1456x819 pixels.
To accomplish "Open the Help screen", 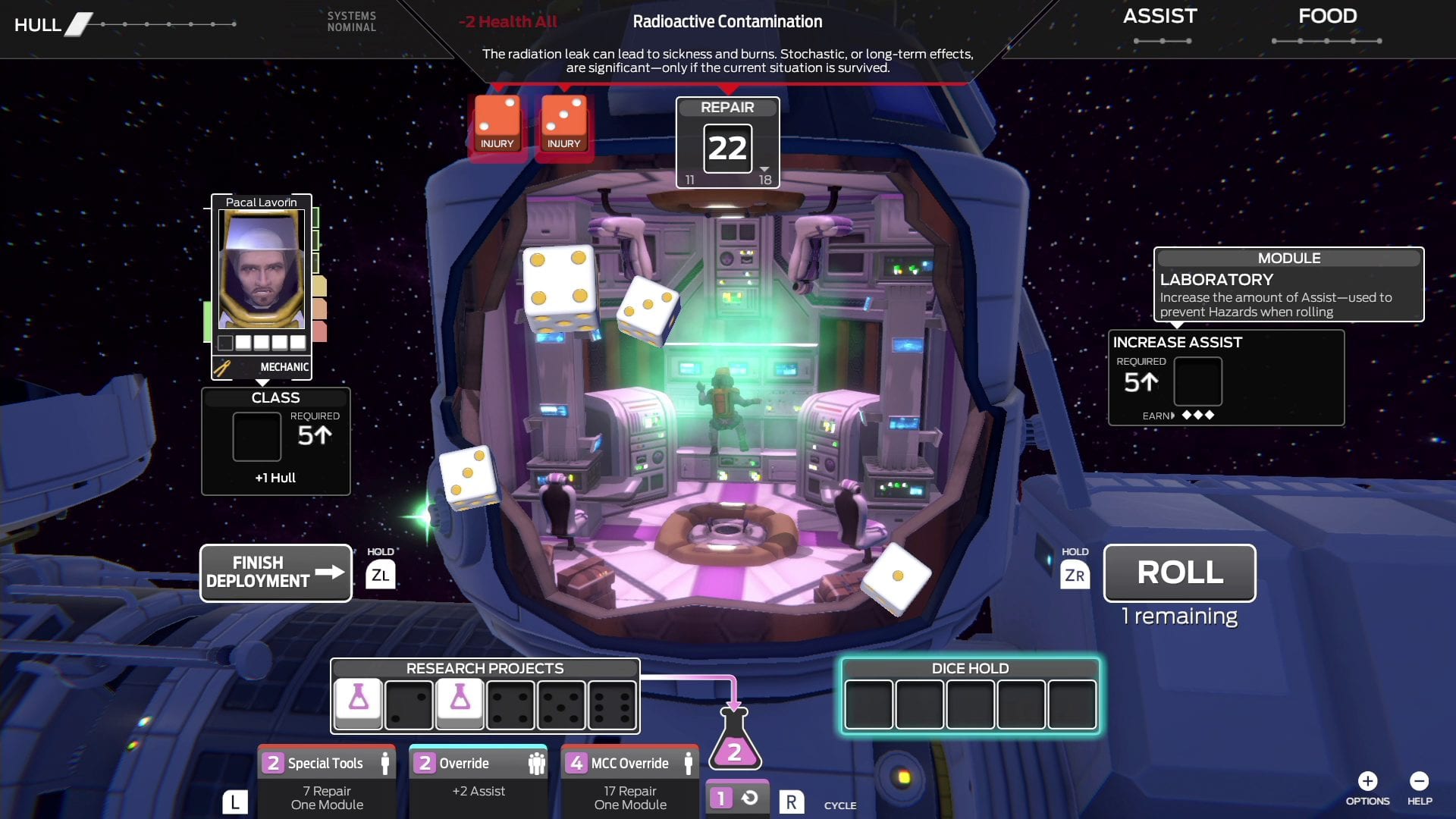I will tap(1420, 780).
